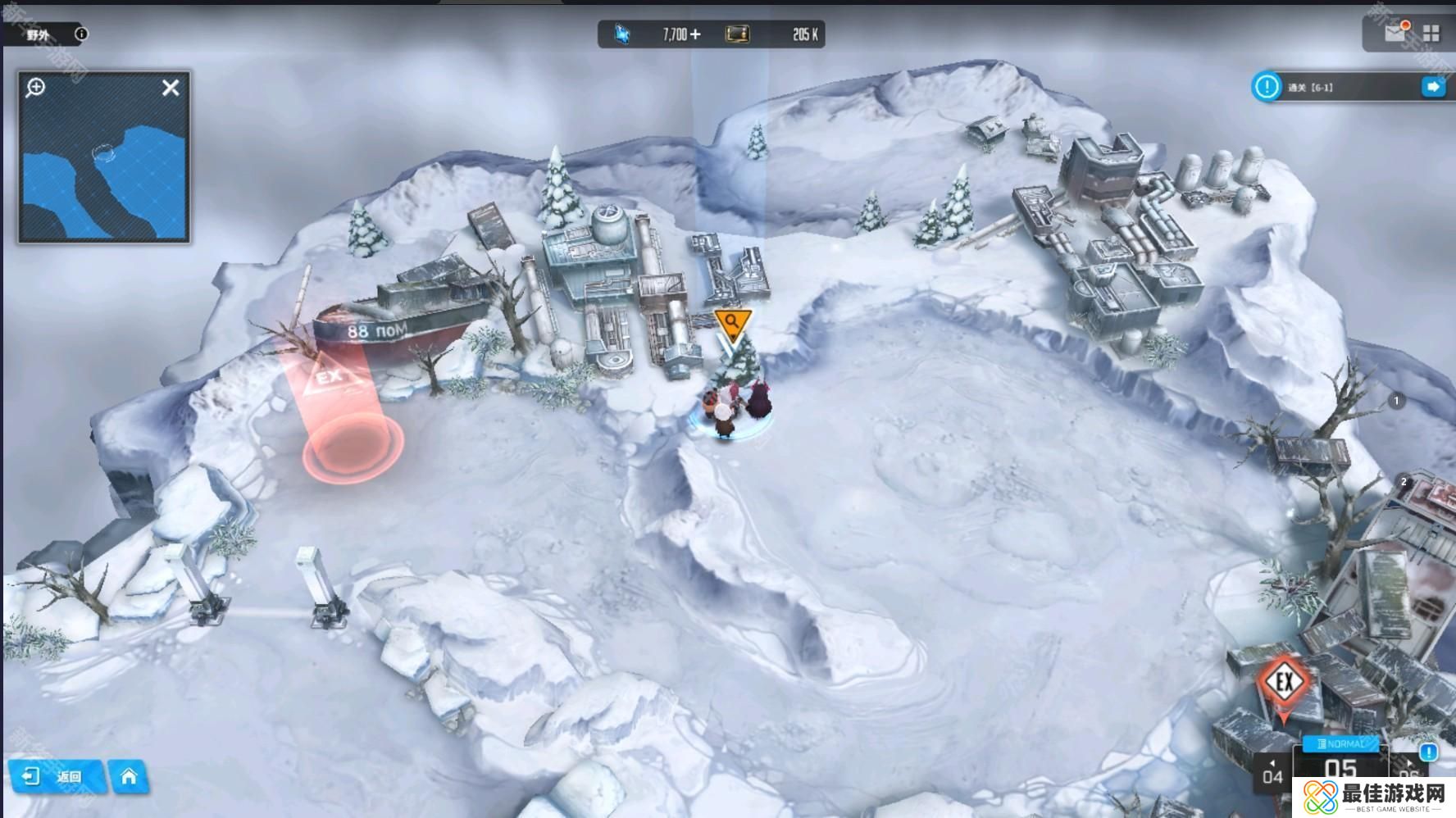This screenshot has width=1456, height=818.
Task: Open the four-square grid menu
Action: pos(1431,34)
